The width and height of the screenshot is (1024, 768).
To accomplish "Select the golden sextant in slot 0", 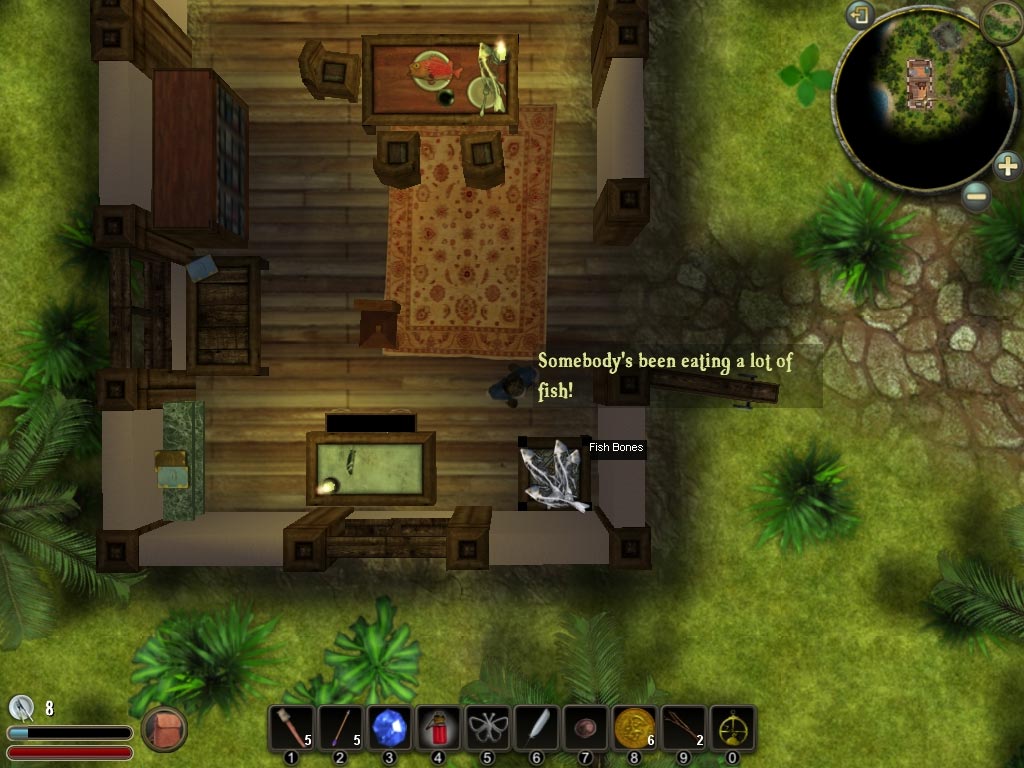I will click(732, 727).
